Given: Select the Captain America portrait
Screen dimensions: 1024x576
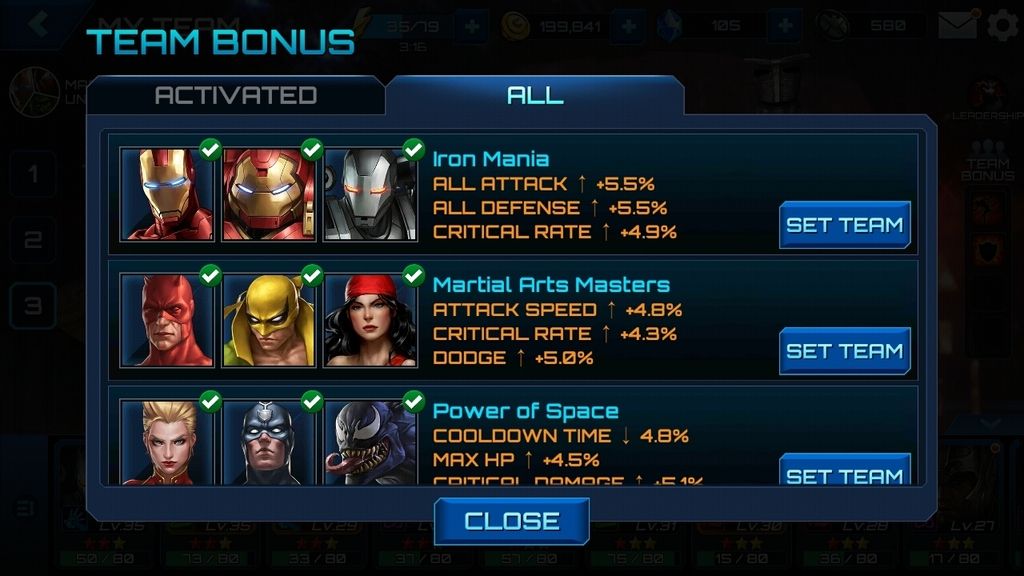Looking at the screenshot, I should point(269,442).
